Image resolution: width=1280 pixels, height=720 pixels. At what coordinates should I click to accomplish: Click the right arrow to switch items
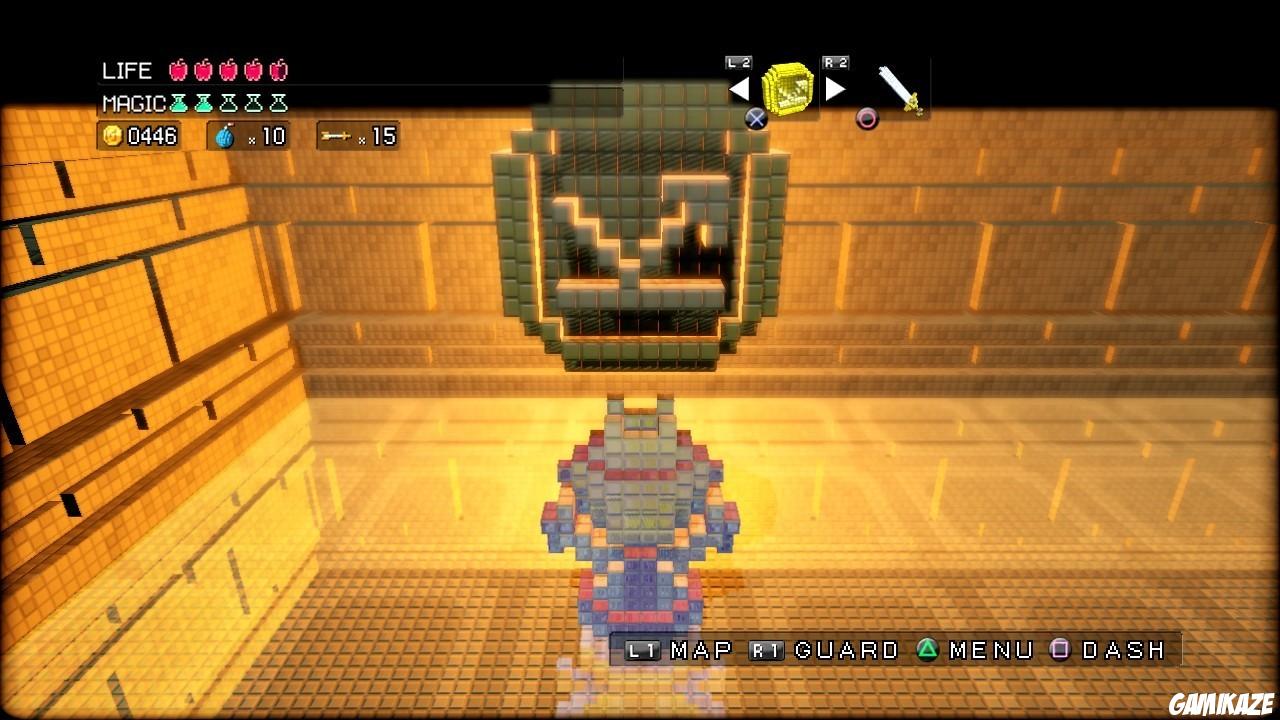tap(834, 89)
